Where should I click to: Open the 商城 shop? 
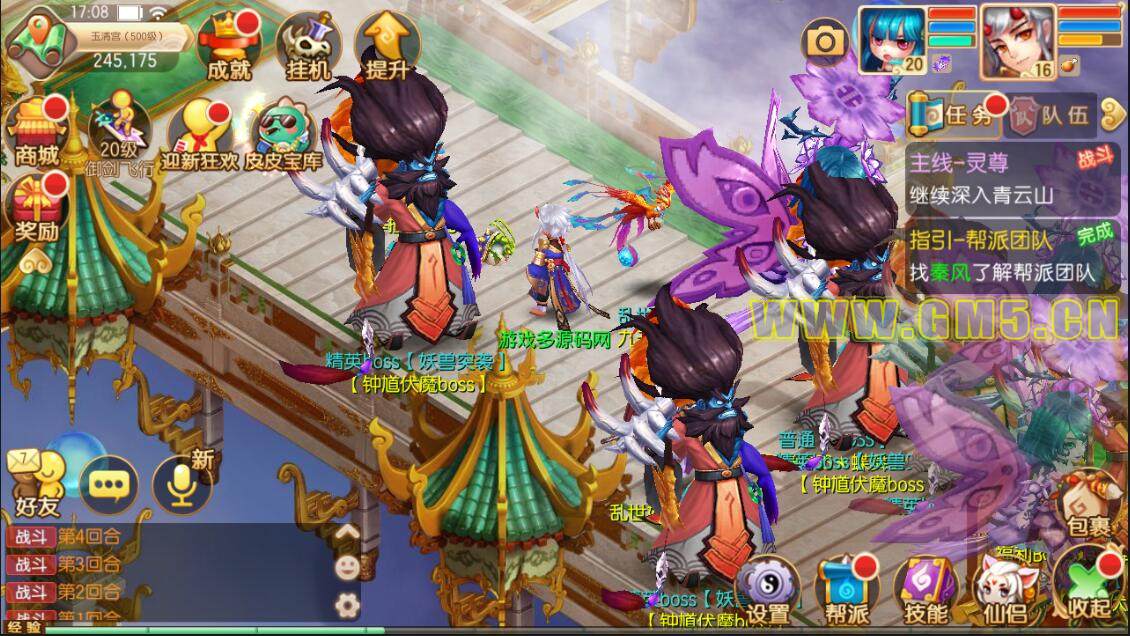(37, 130)
